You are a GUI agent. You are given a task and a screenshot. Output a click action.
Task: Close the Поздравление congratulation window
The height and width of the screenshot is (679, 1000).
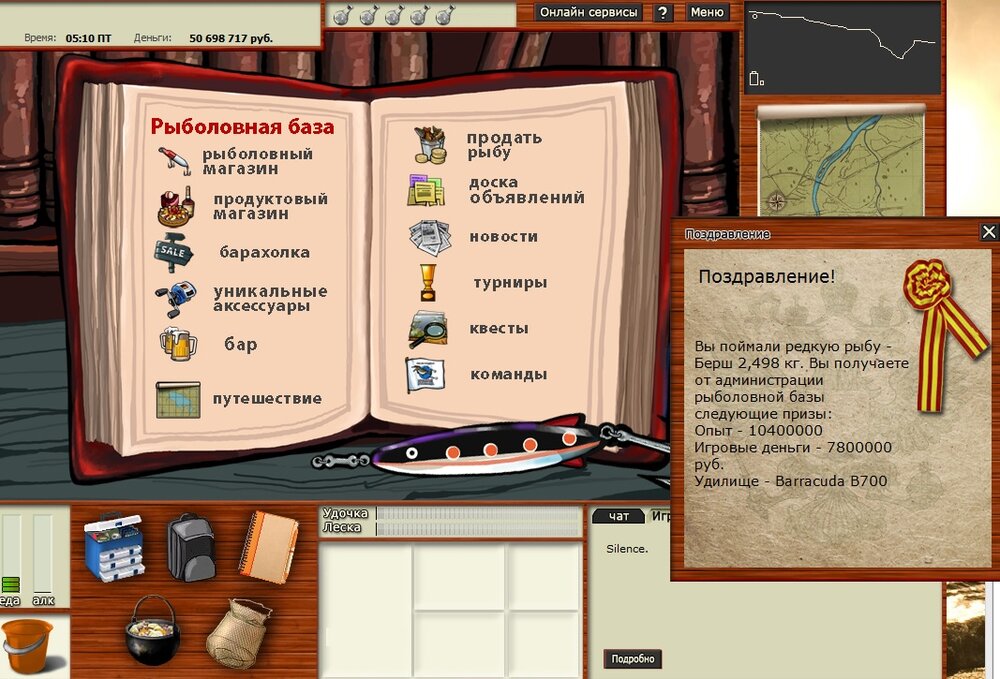[988, 232]
